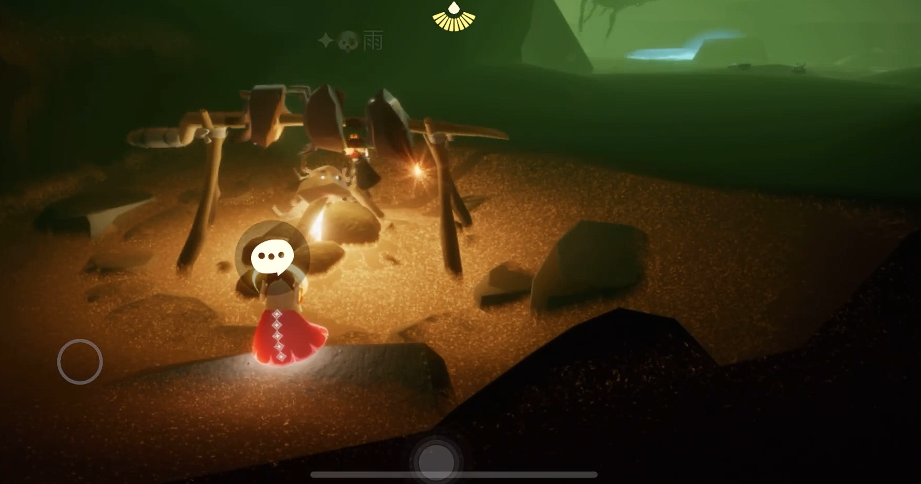Tap the speech bubble chat icon
The width and height of the screenshot is (921, 484).
(x=269, y=258)
